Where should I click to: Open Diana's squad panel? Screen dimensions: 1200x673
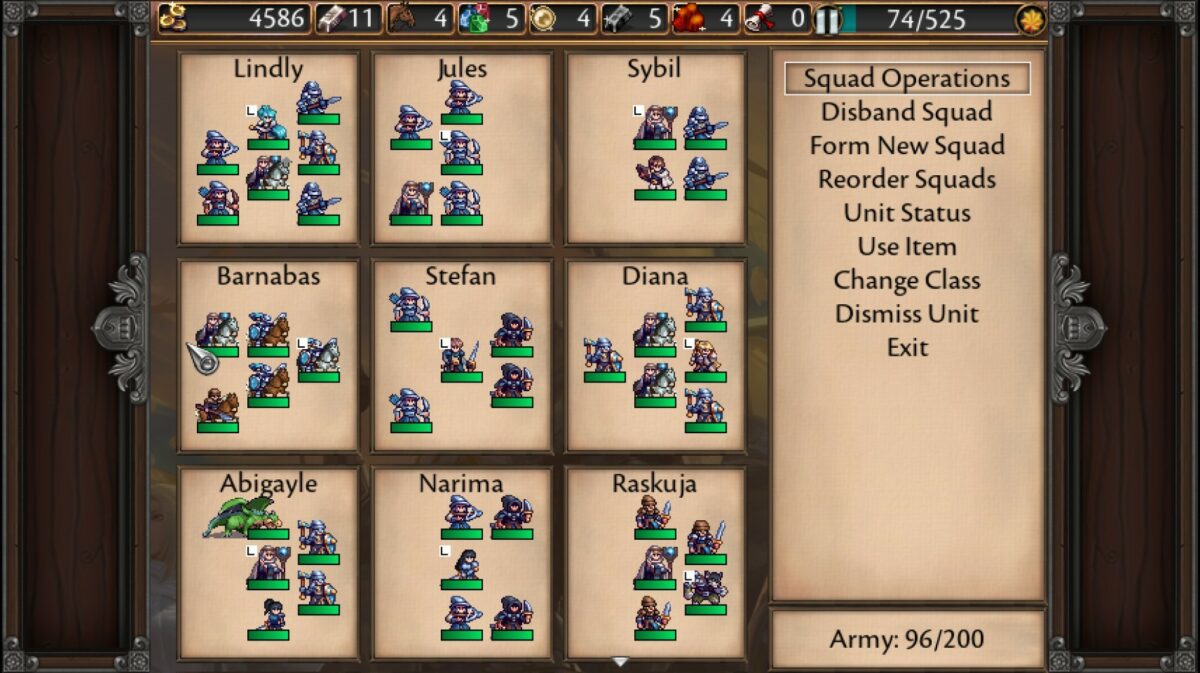point(655,355)
